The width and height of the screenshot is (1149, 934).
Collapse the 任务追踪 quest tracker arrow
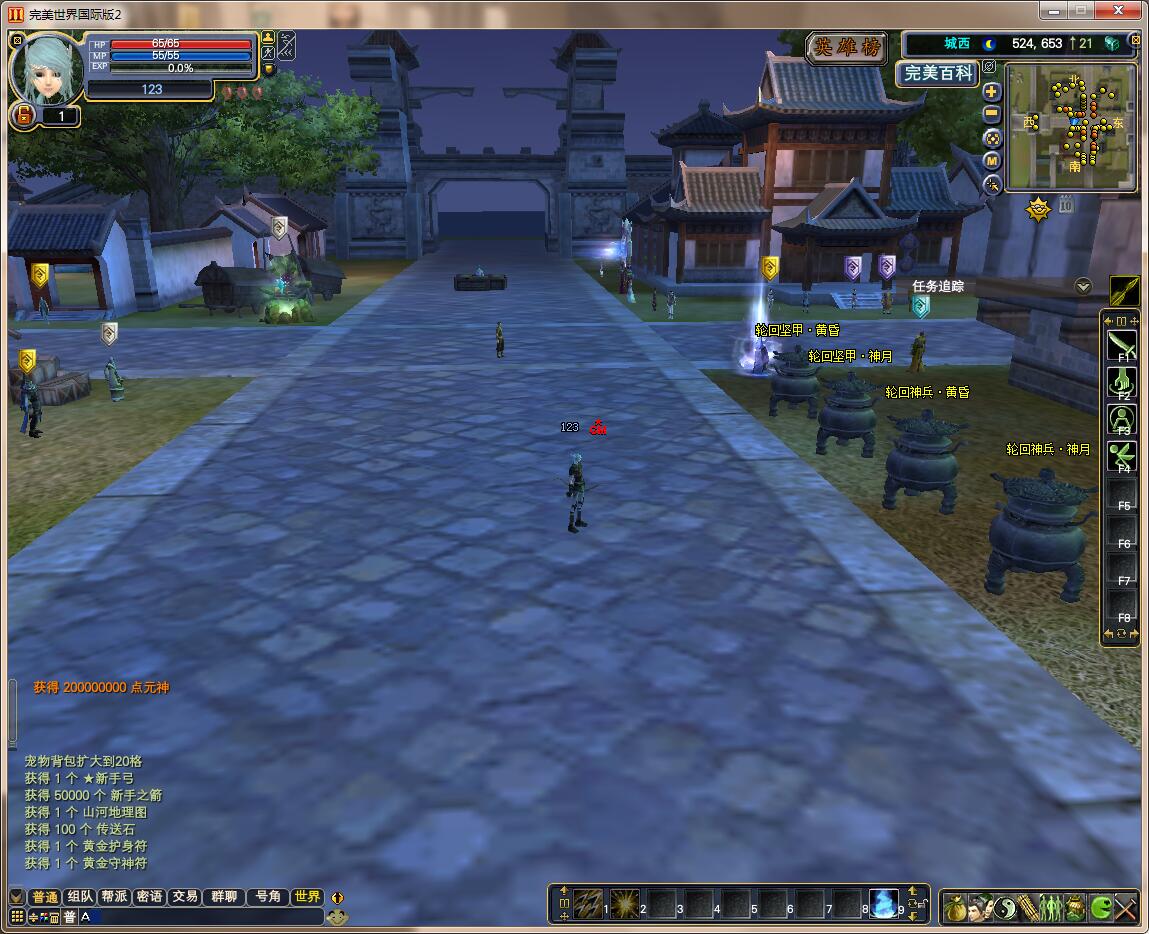click(1082, 286)
